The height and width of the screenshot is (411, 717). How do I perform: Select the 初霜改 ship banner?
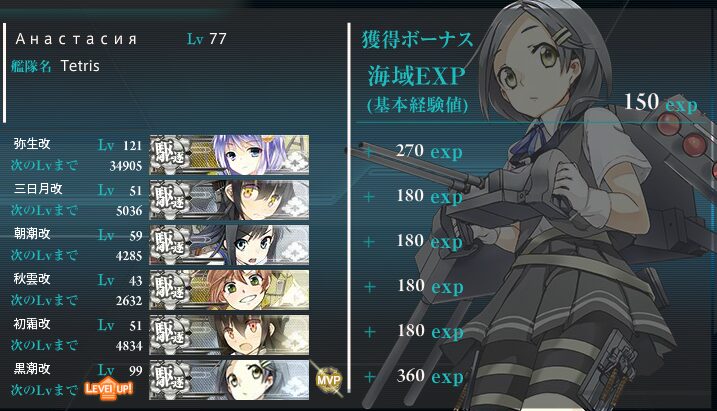coord(230,334)
